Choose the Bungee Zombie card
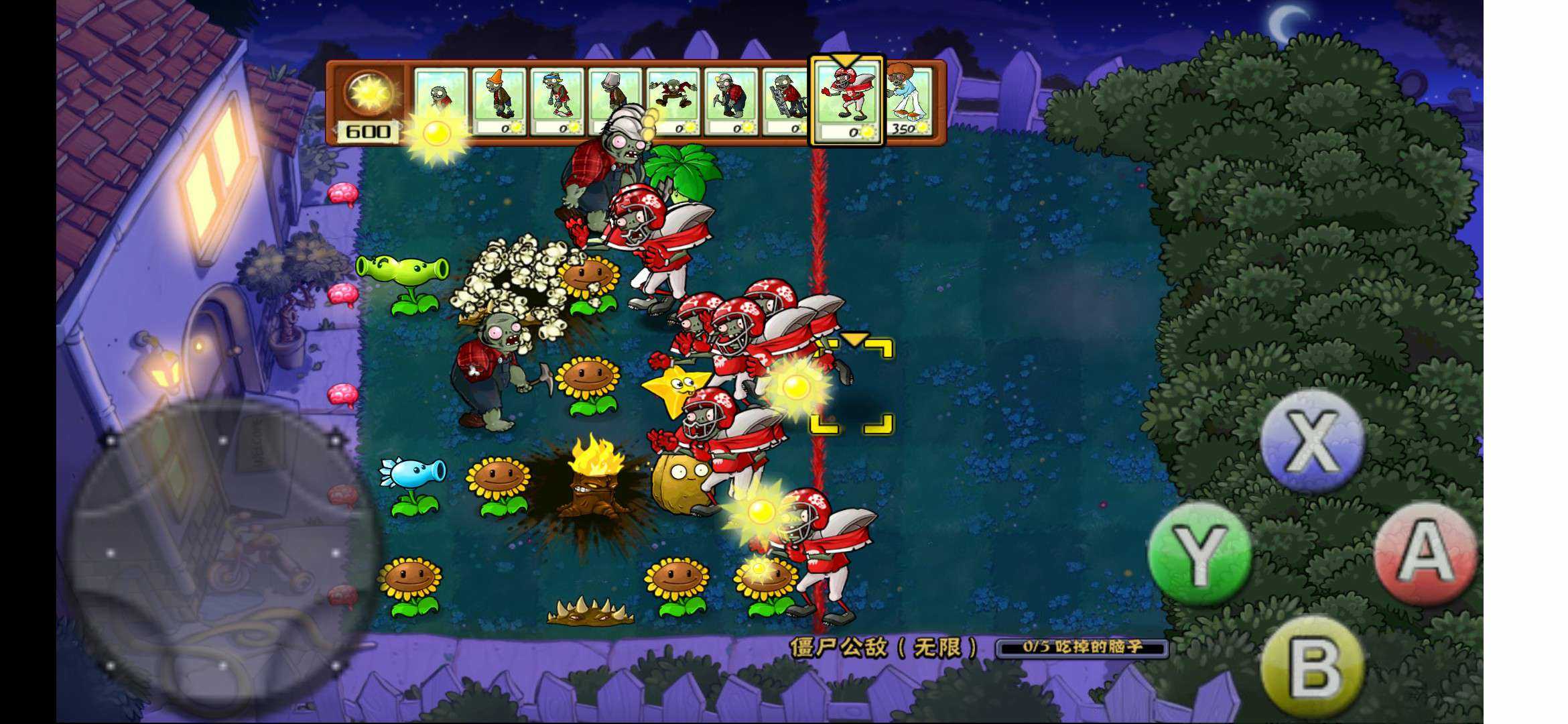 click(673, 101)
